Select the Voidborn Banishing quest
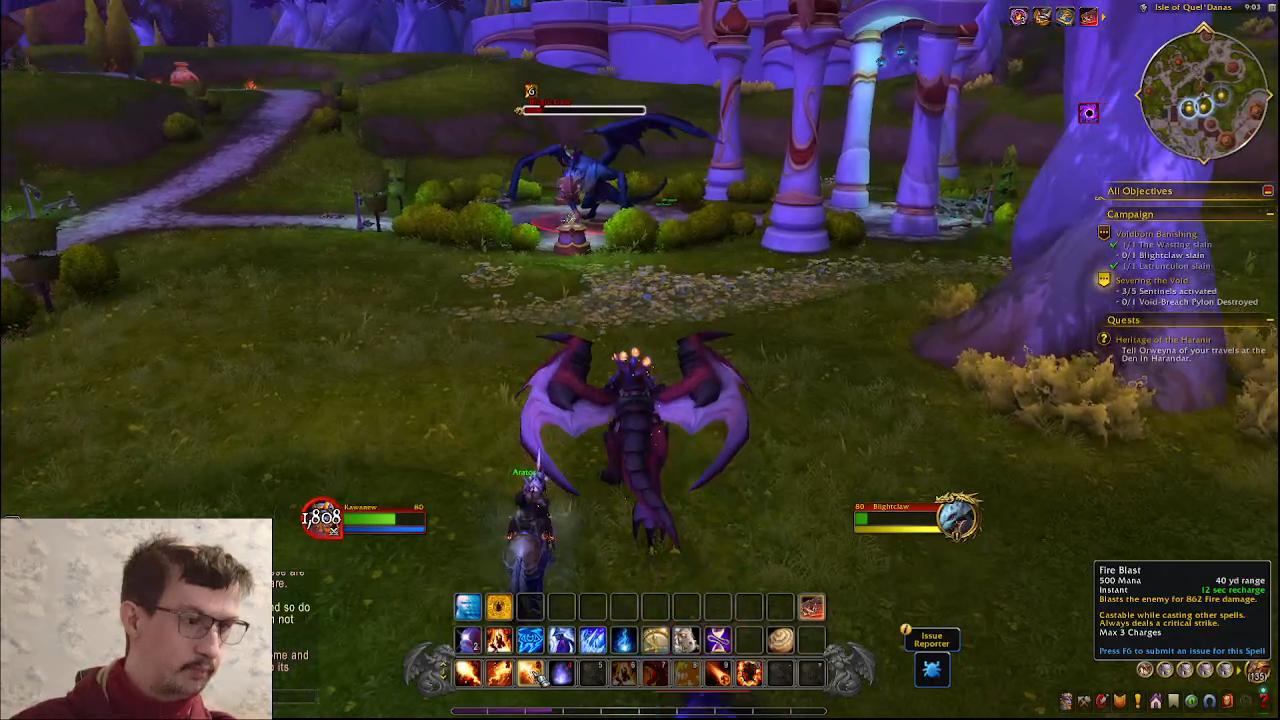The width and height of the screenshot is (1280, 720). click(x=1156, y=234)
